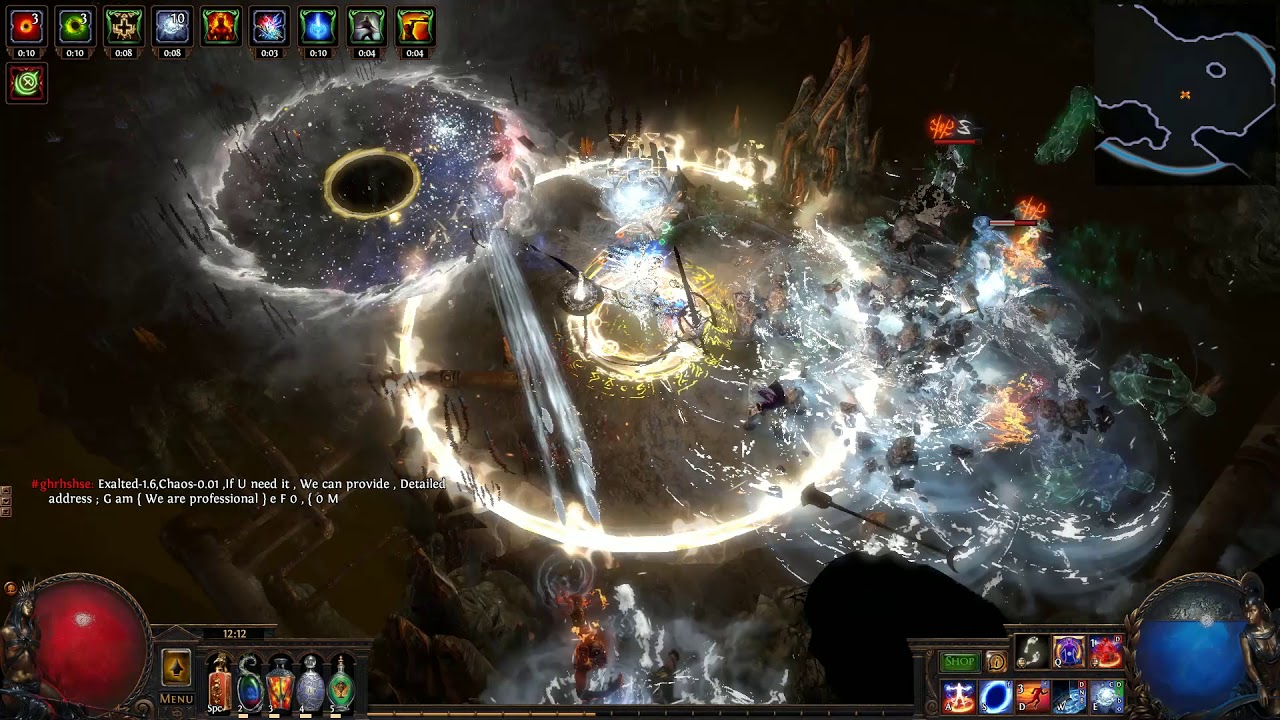Cast the blue portal ring skill
1280x720 pixels.
click(x=996, y=696)
